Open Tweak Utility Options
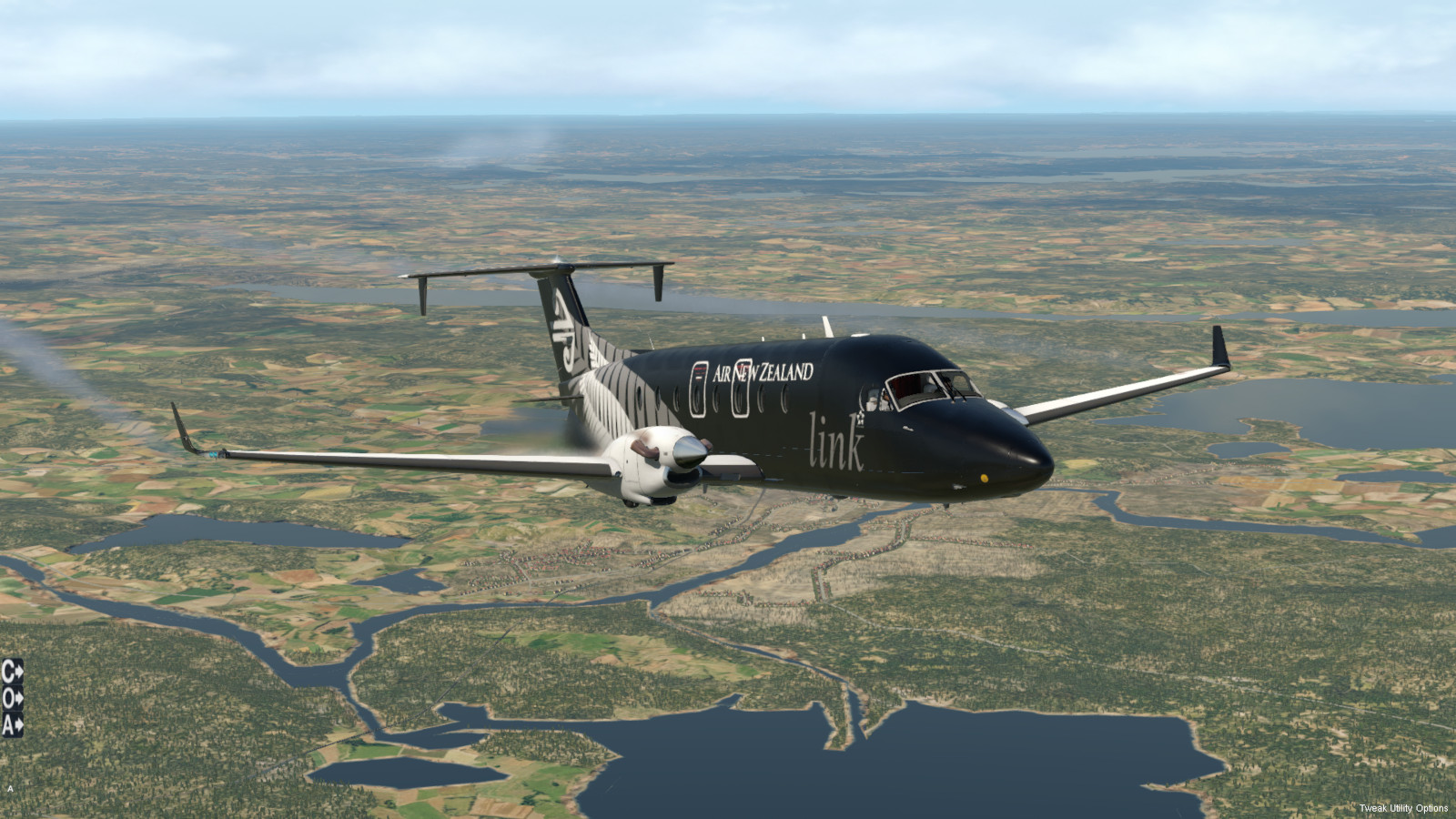The height and width of the screenshot is (819, 1456). click(x=1403, y=808)
